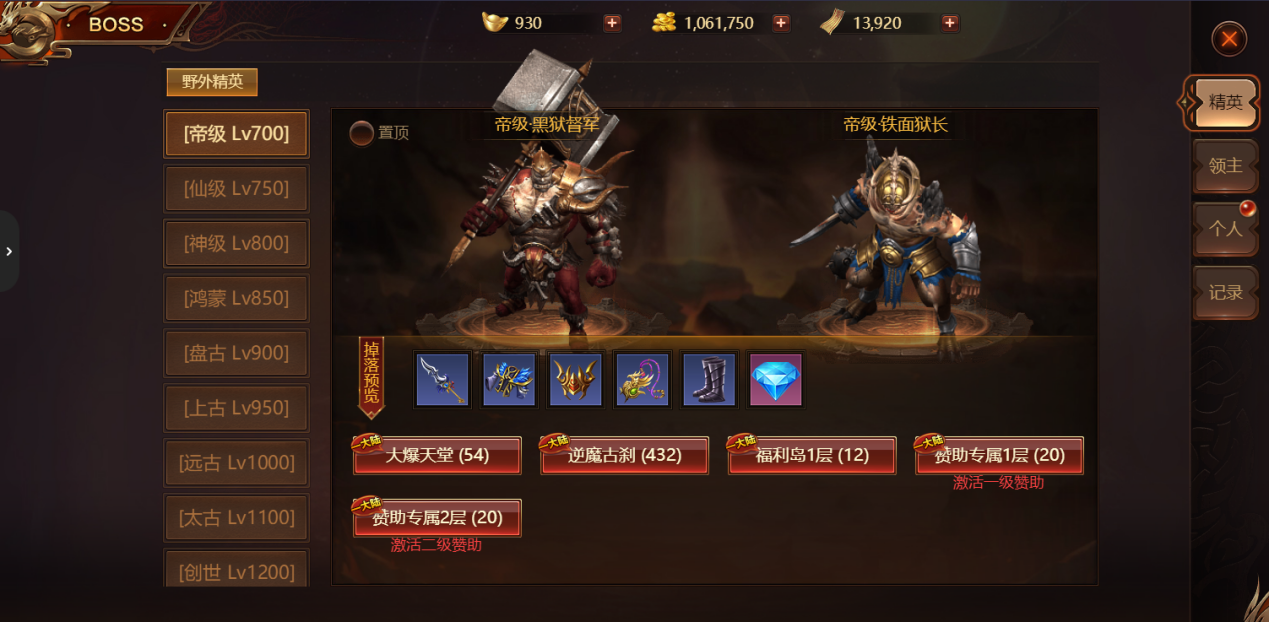This screenshot has height=622, width=1269.
Task: Close the BOSS panel
Action: point(1229,39)
